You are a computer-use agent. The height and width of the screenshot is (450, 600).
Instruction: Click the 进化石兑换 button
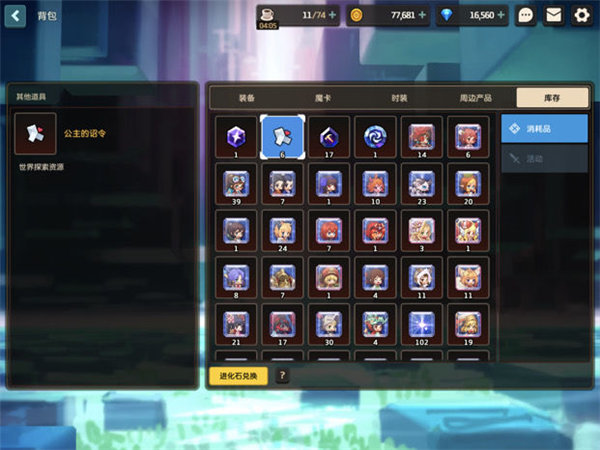point(238,376)
